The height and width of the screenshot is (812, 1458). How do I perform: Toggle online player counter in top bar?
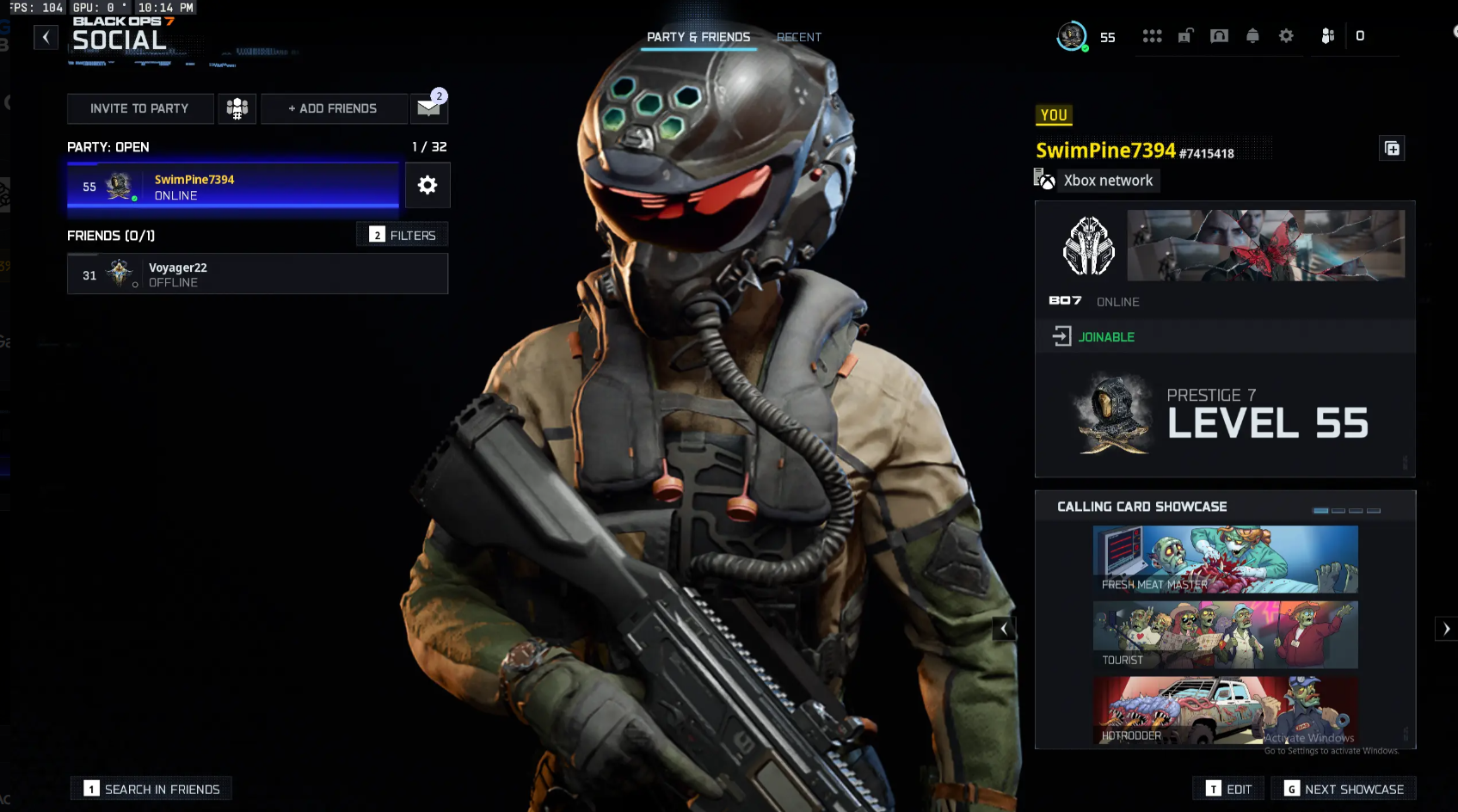click(1360, 35)
